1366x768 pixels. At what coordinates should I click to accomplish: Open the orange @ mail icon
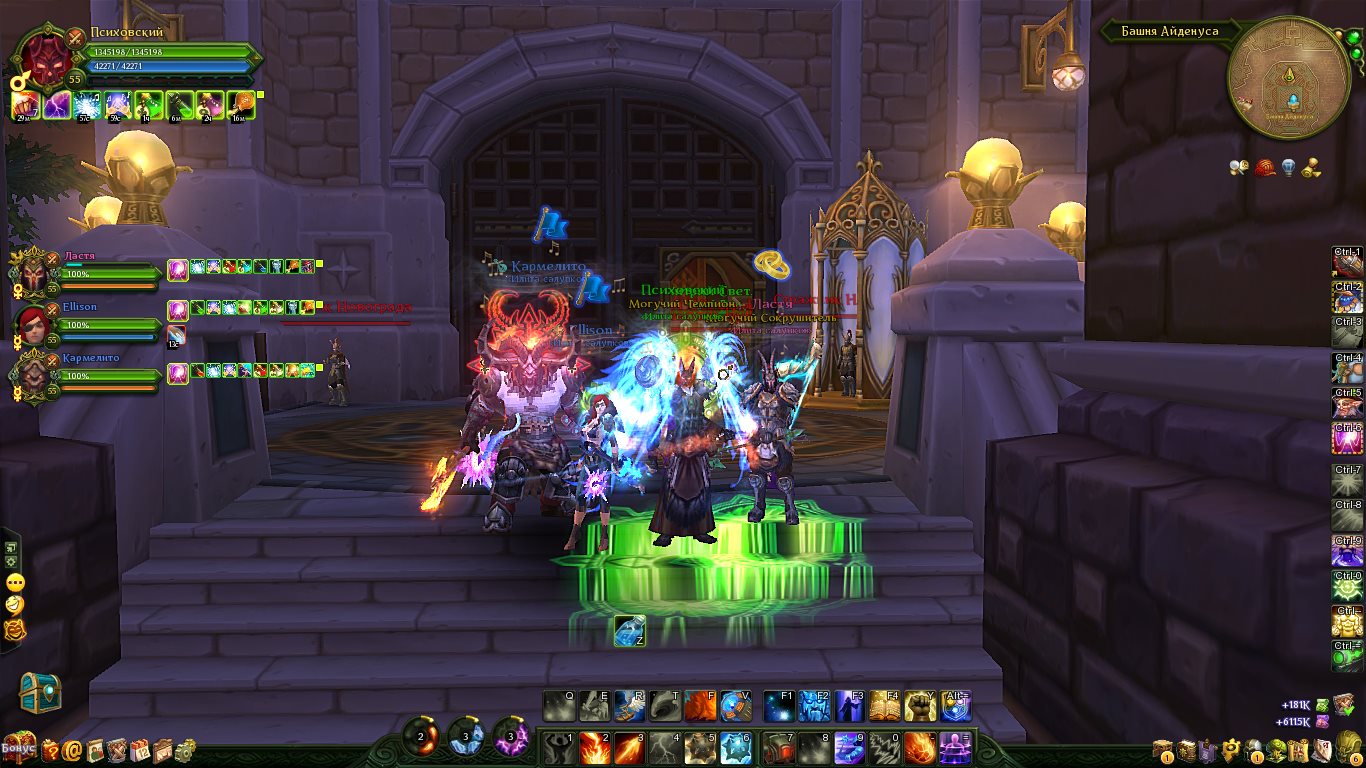[x=72, y=749]
